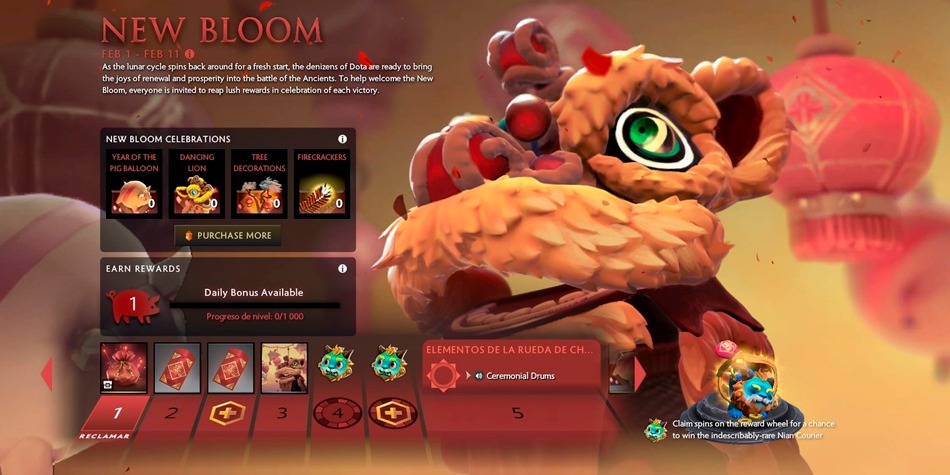
Task: Select the Tree Decorations item
Action: point(259,184)
